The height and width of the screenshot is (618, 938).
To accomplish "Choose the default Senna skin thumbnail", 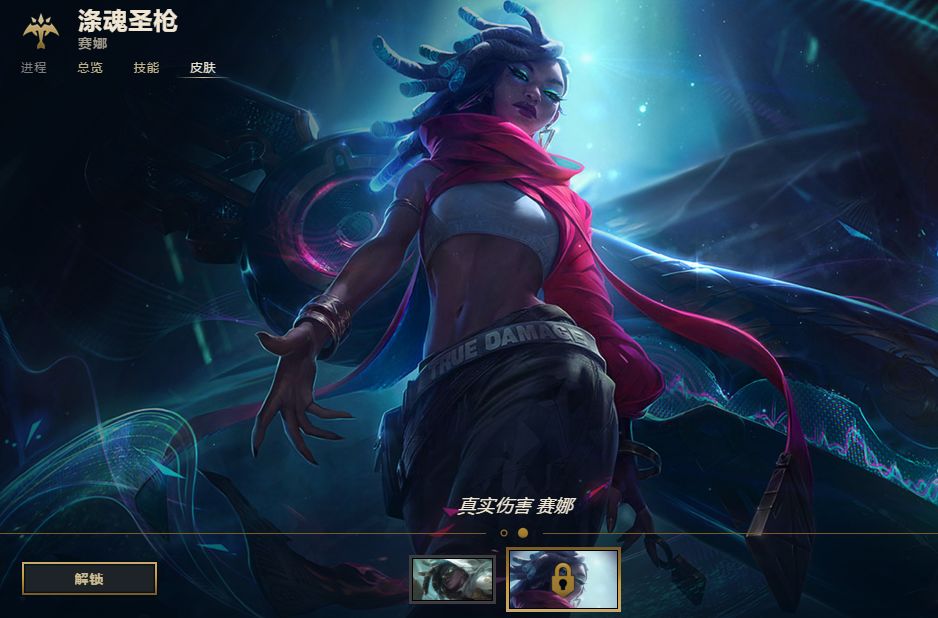I will coord(452,580).
